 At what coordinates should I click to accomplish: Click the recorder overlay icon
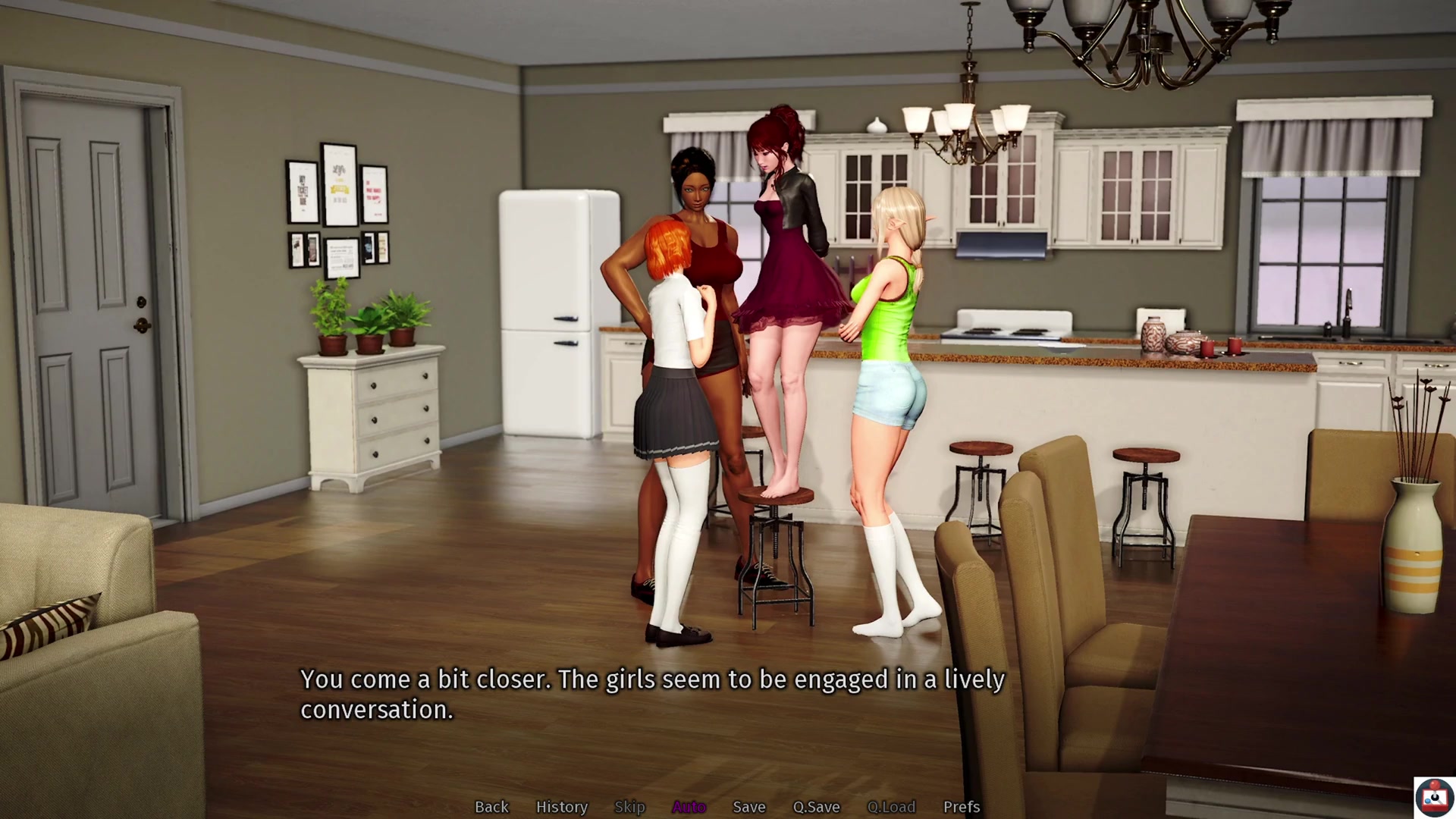[x=1433, y=797]
